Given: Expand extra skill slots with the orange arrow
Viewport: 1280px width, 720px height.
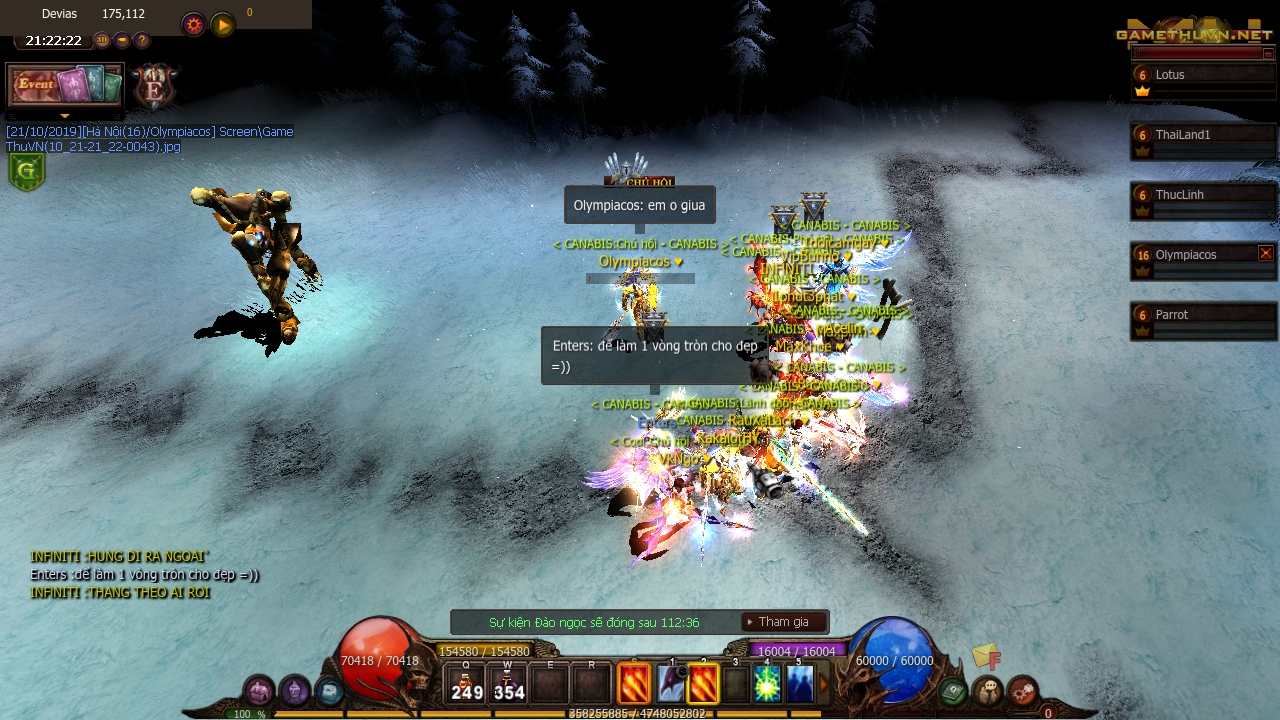Looking at the screenshot, I should click(x=821, y=684).
